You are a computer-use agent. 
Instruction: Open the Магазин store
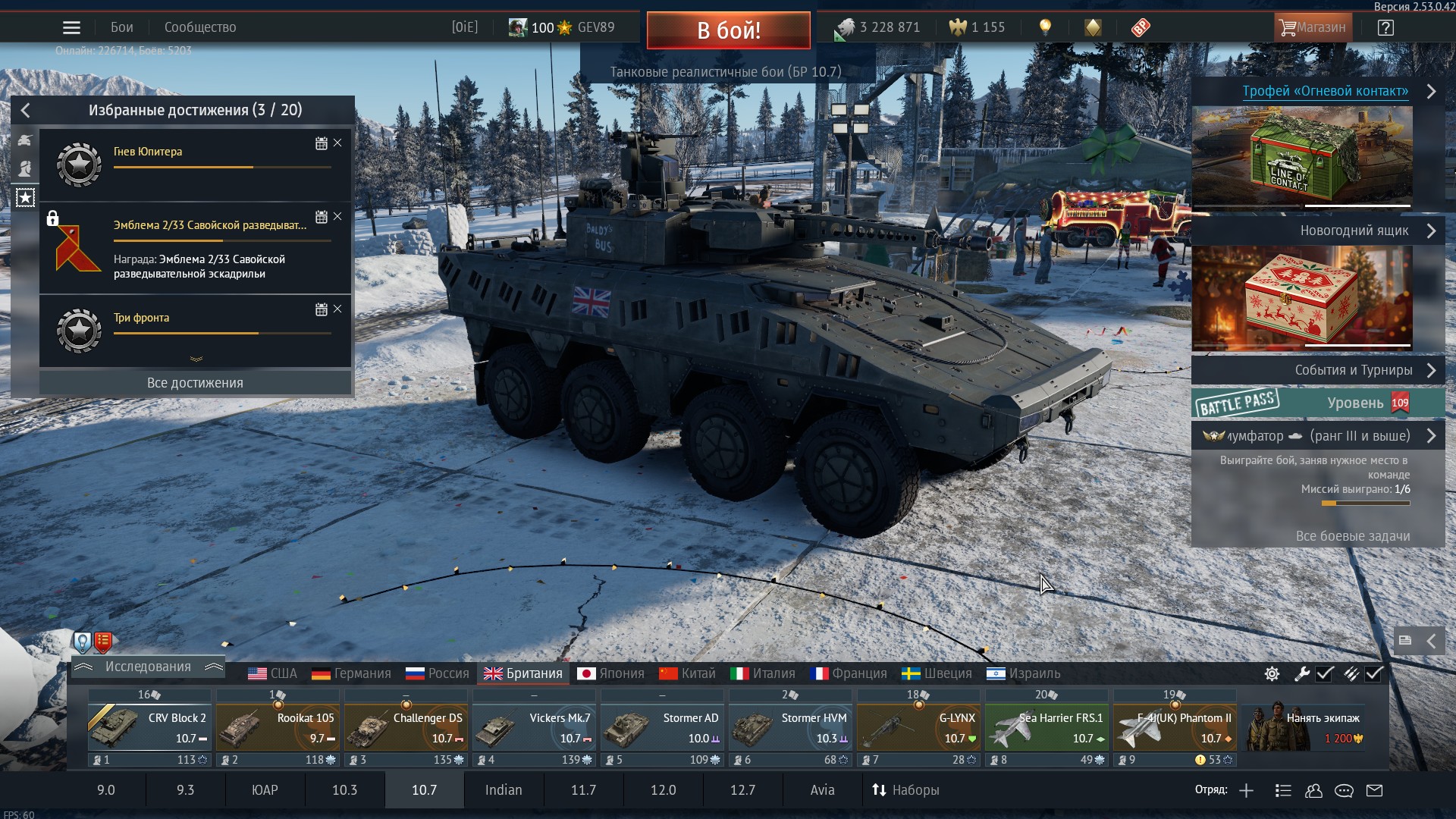coord(1312,28)
